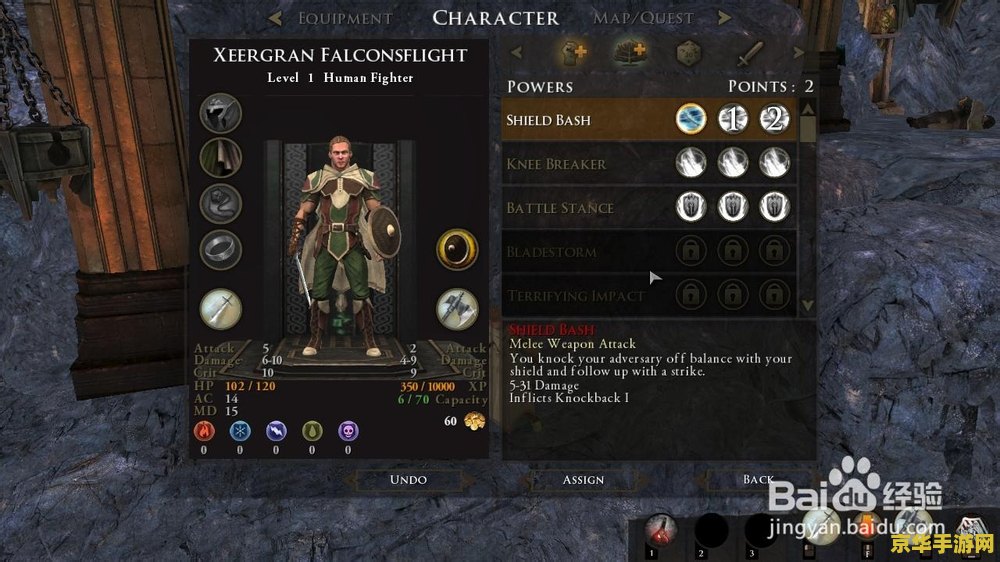Viewport: 1000px width, 562px height.
Task: Show the sword category in top bar
Action: [751, 52]
